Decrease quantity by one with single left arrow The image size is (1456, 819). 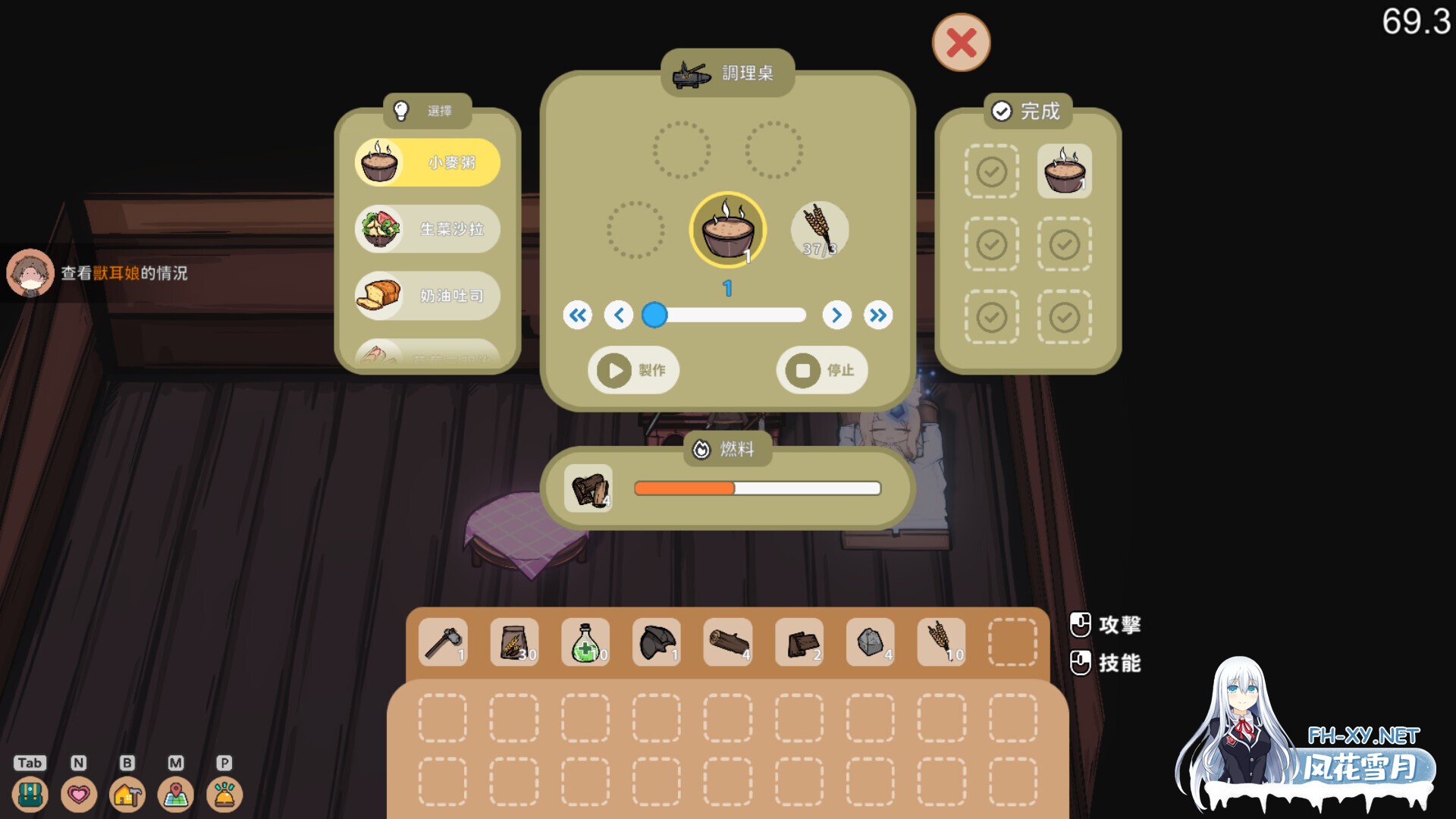[619, 315]
